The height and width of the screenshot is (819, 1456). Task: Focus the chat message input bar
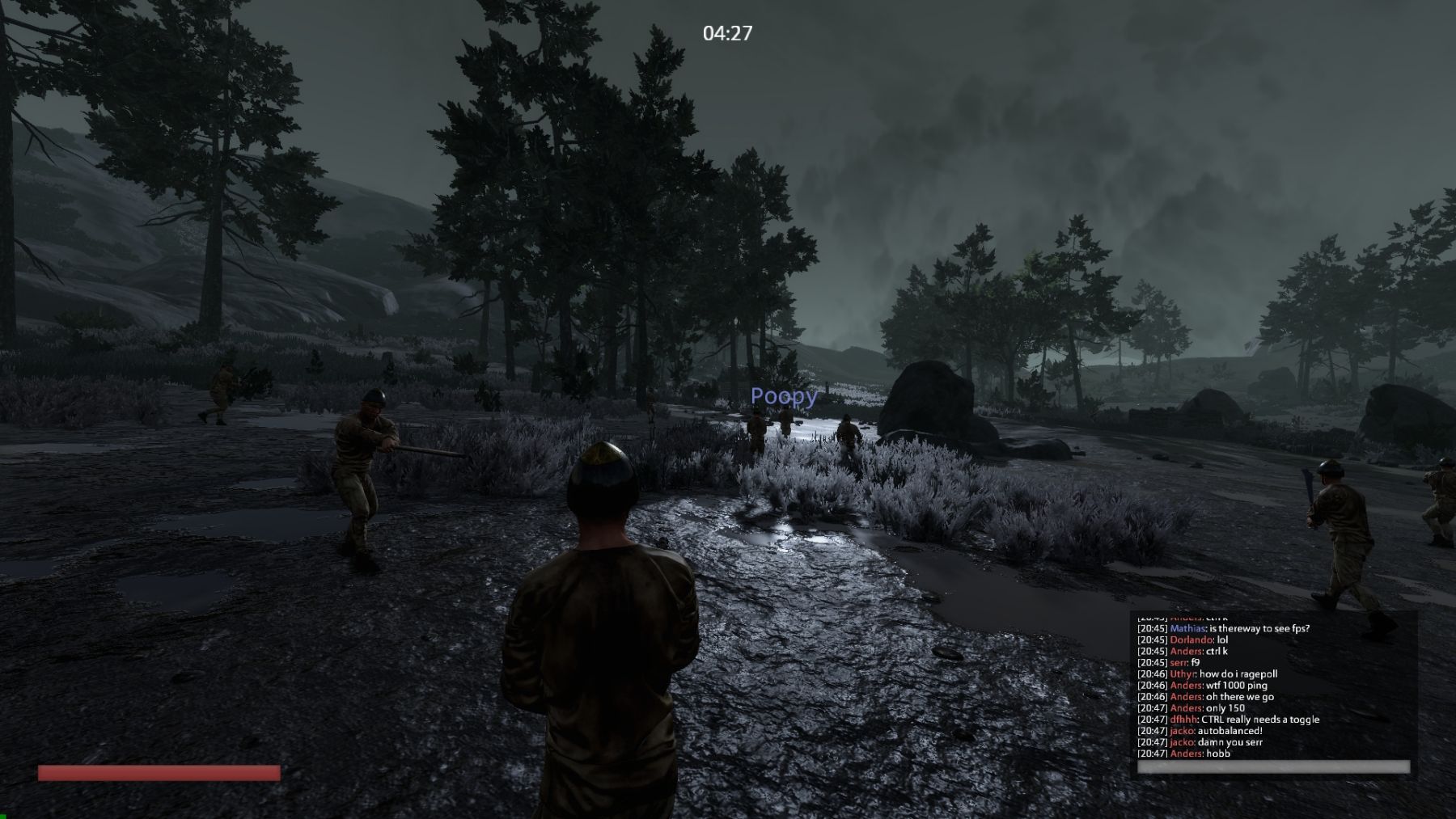point(1273,766)
